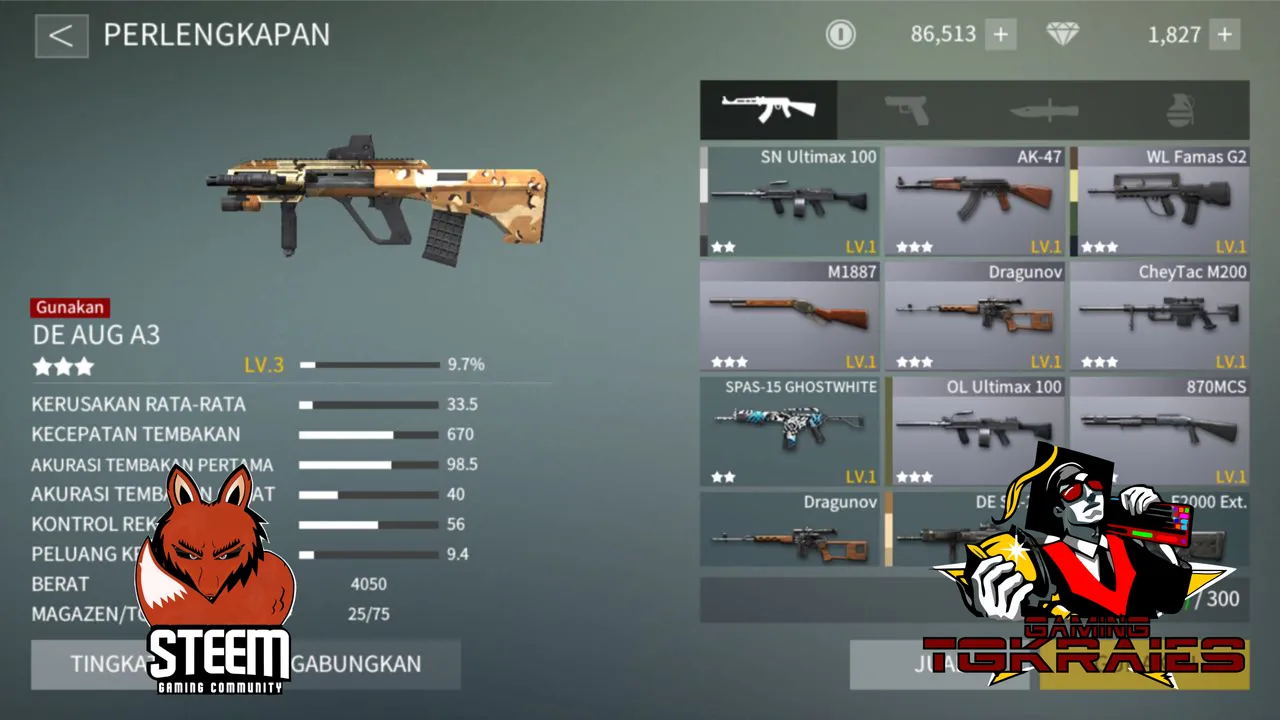Choose the AK-47 weapon tile

(975, 201)
